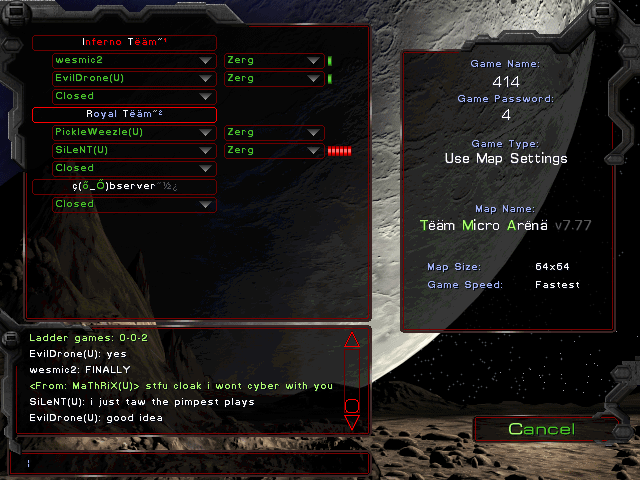Click the chat scroll up arrow
The width and height of the screenshot is (640, 480).
(352, 339)
